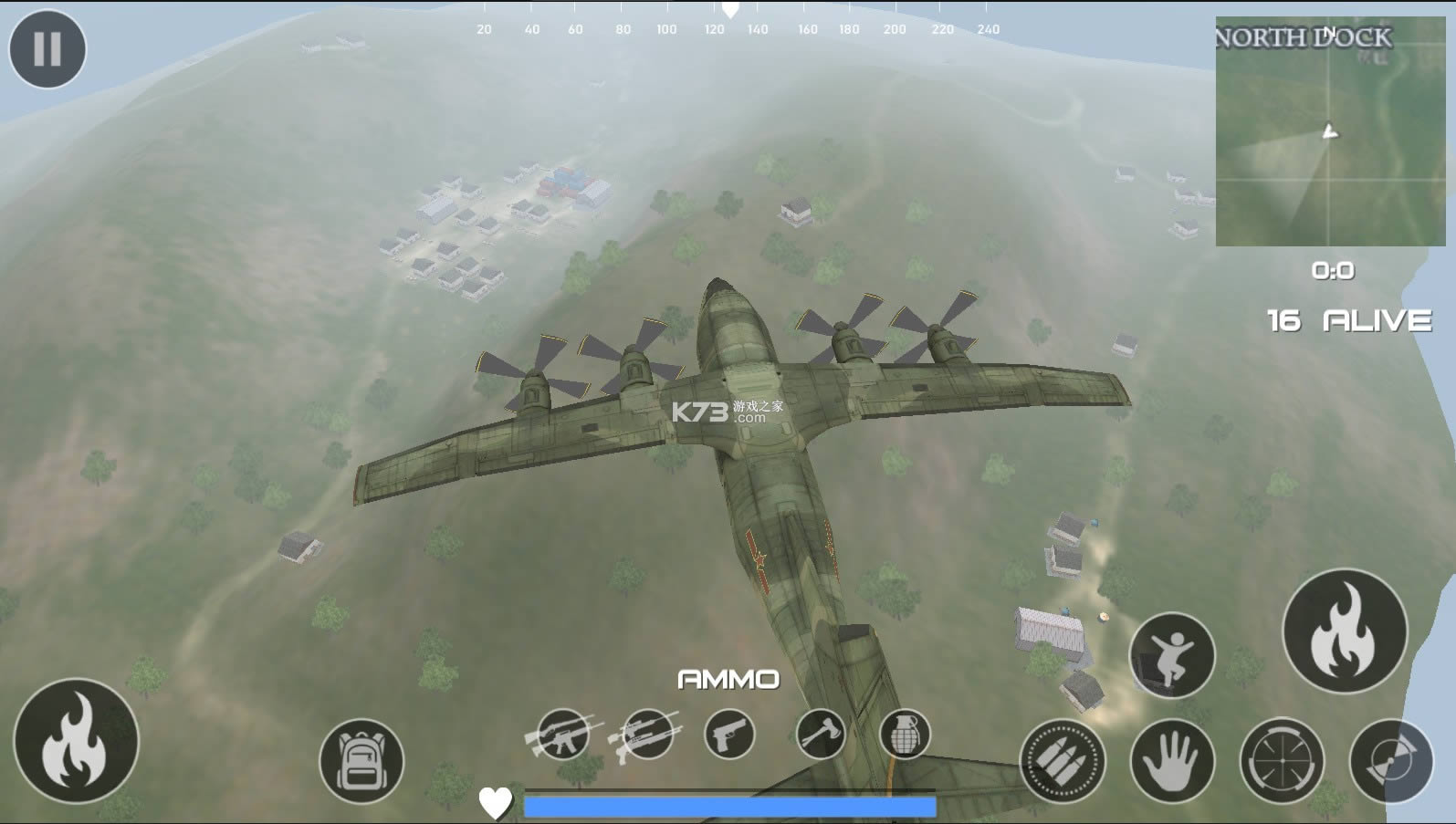This screenshot has width=1456, height=824.
Task: Open the North Dock minimap
Action: coord(1330,131)
